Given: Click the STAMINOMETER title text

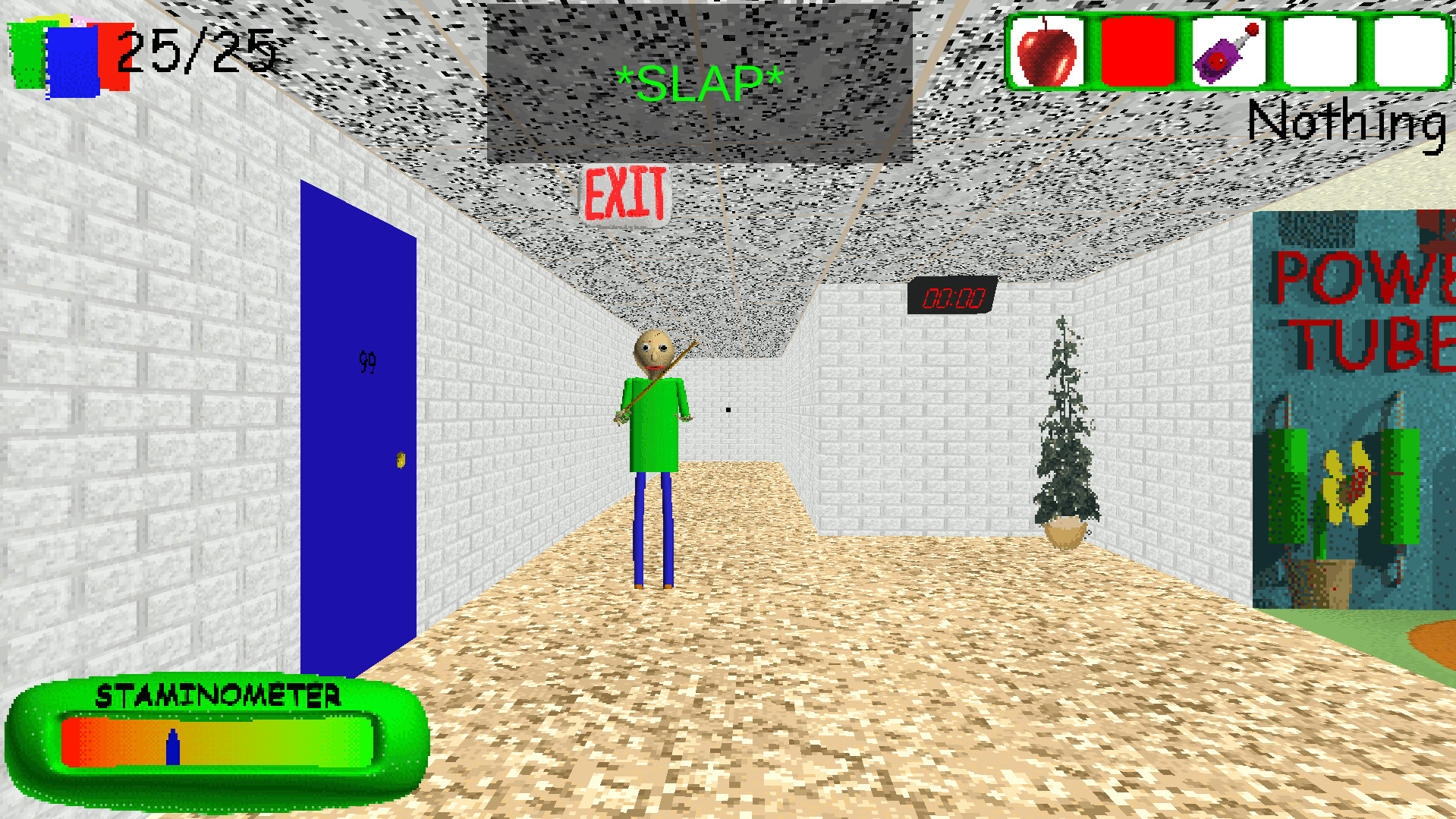Looking at the screenshot, I should 220,693.
